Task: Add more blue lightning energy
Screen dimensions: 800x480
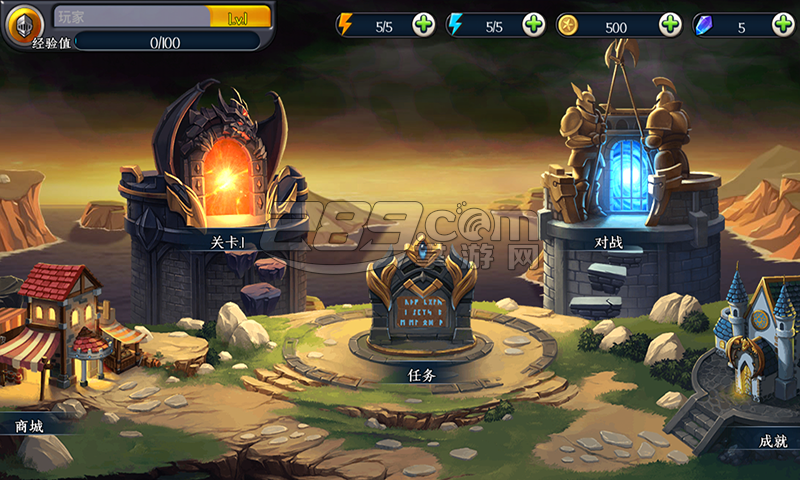Action: (534, 25)
